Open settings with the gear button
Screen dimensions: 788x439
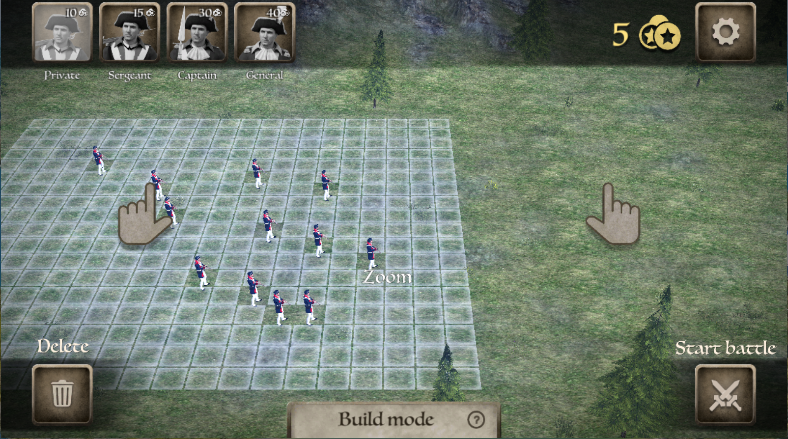coord(725,33)
